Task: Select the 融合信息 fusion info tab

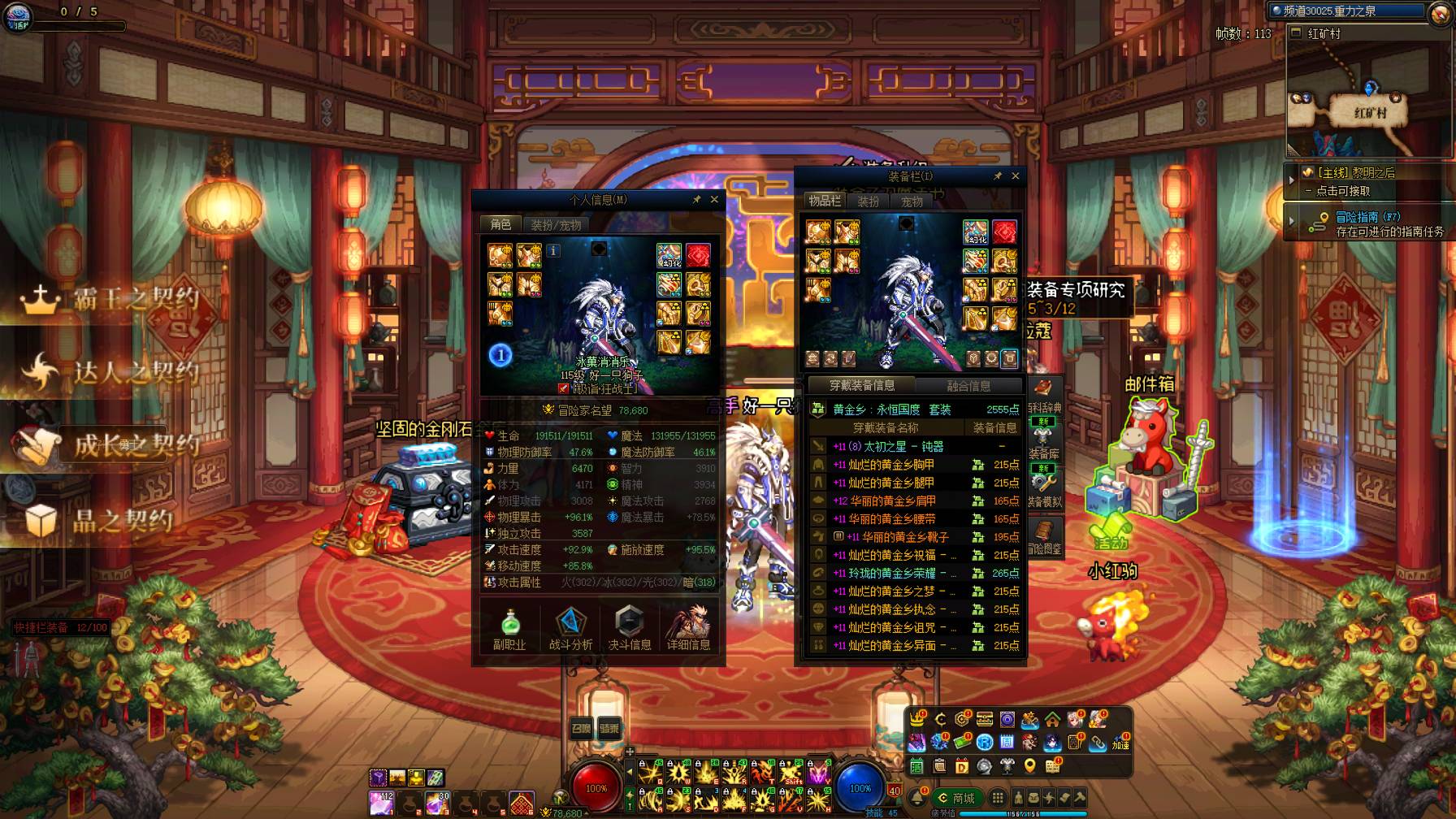Action: pos(968,386)
